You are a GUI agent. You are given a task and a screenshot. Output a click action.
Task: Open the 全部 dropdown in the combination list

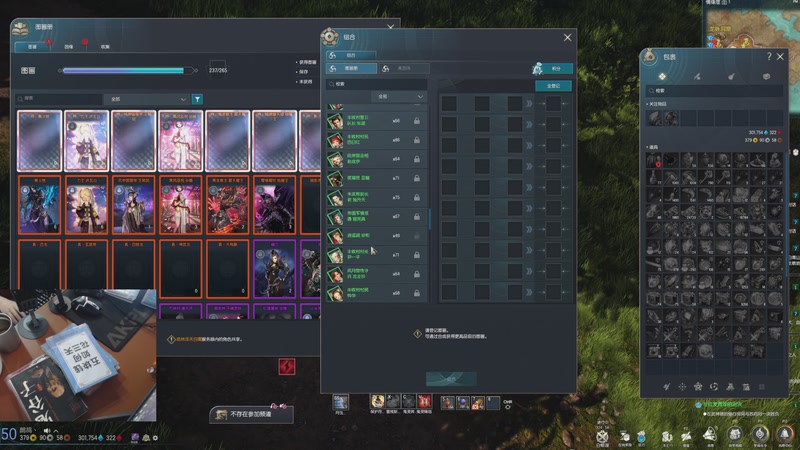[x=399, y=97]
